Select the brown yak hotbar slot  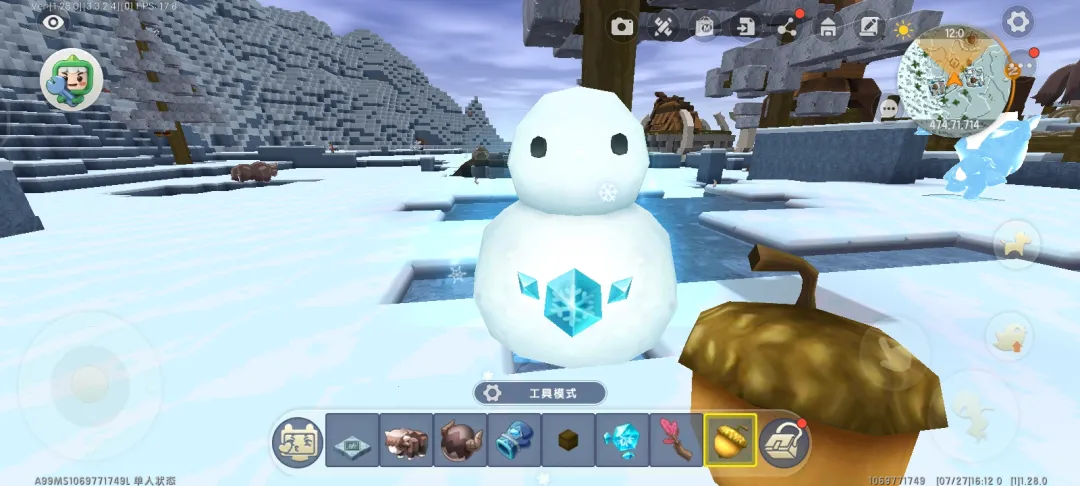pyautogui.click(x=406, y=440)
